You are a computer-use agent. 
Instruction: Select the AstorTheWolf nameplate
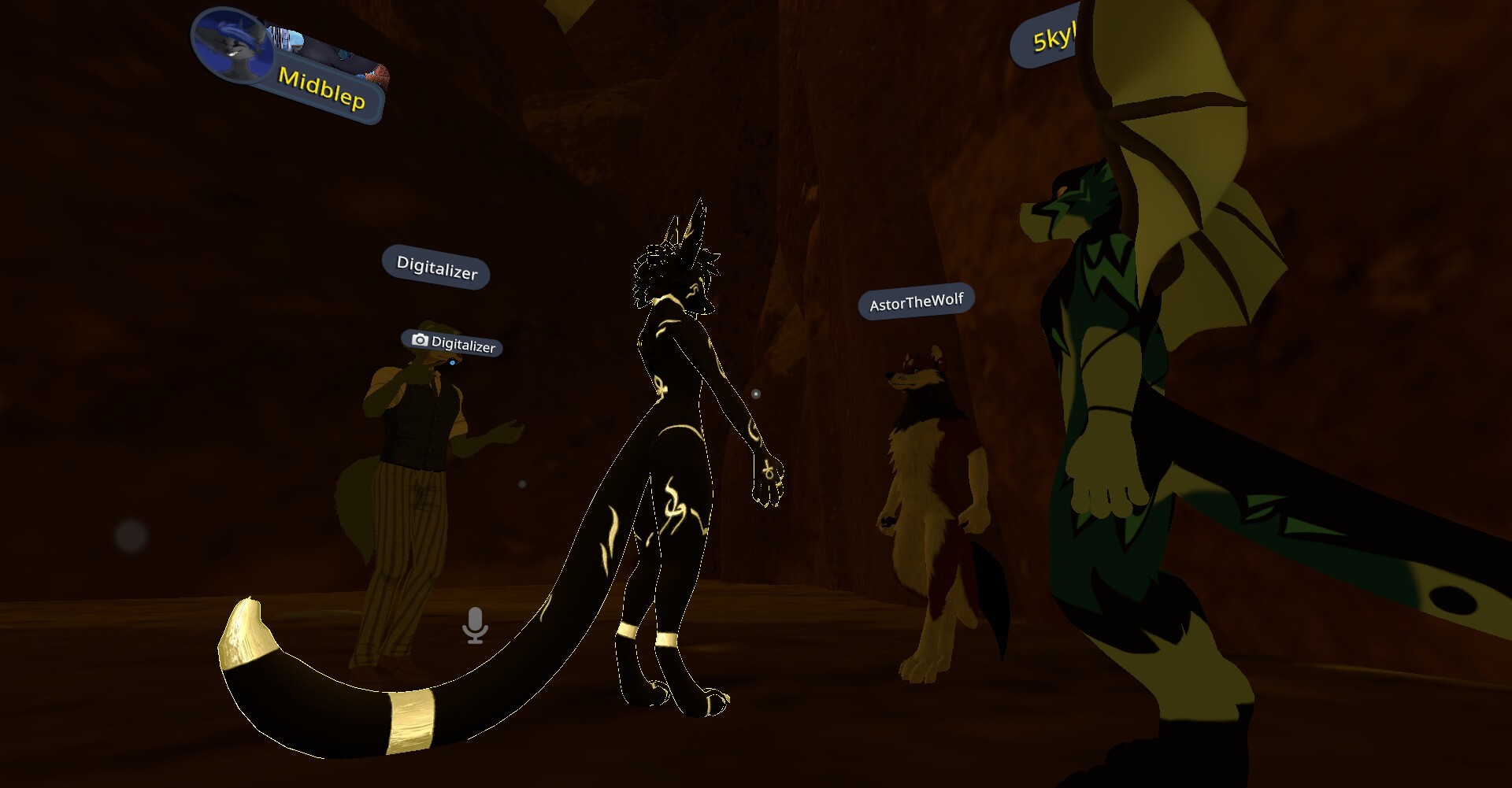point(916,302)
